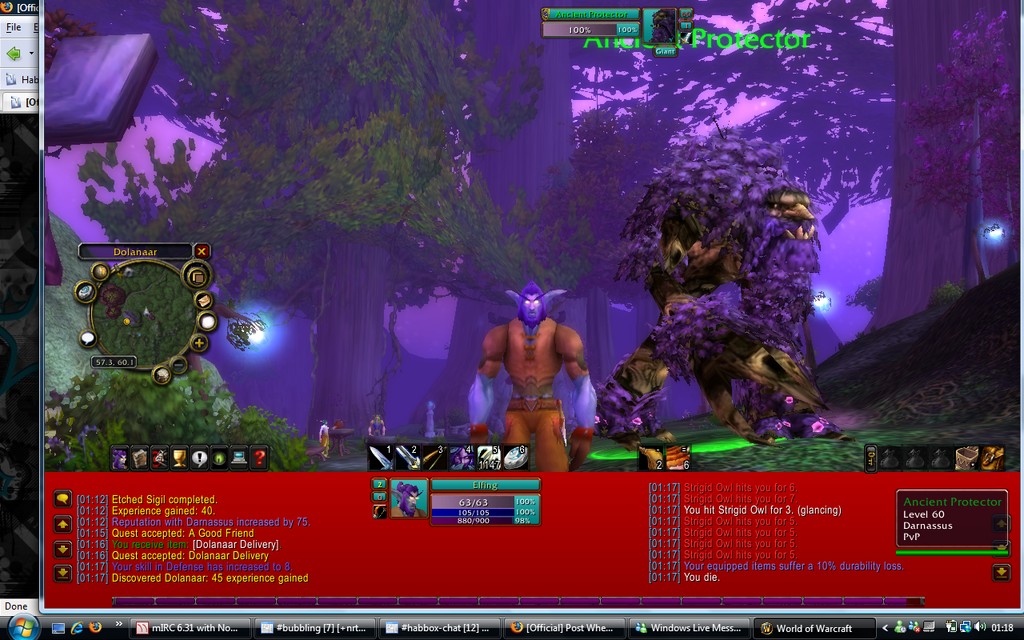Open the gold trophy micro button
Image resolution: width=1024 pixels, height=640 pixels.
tap(180, 459)
